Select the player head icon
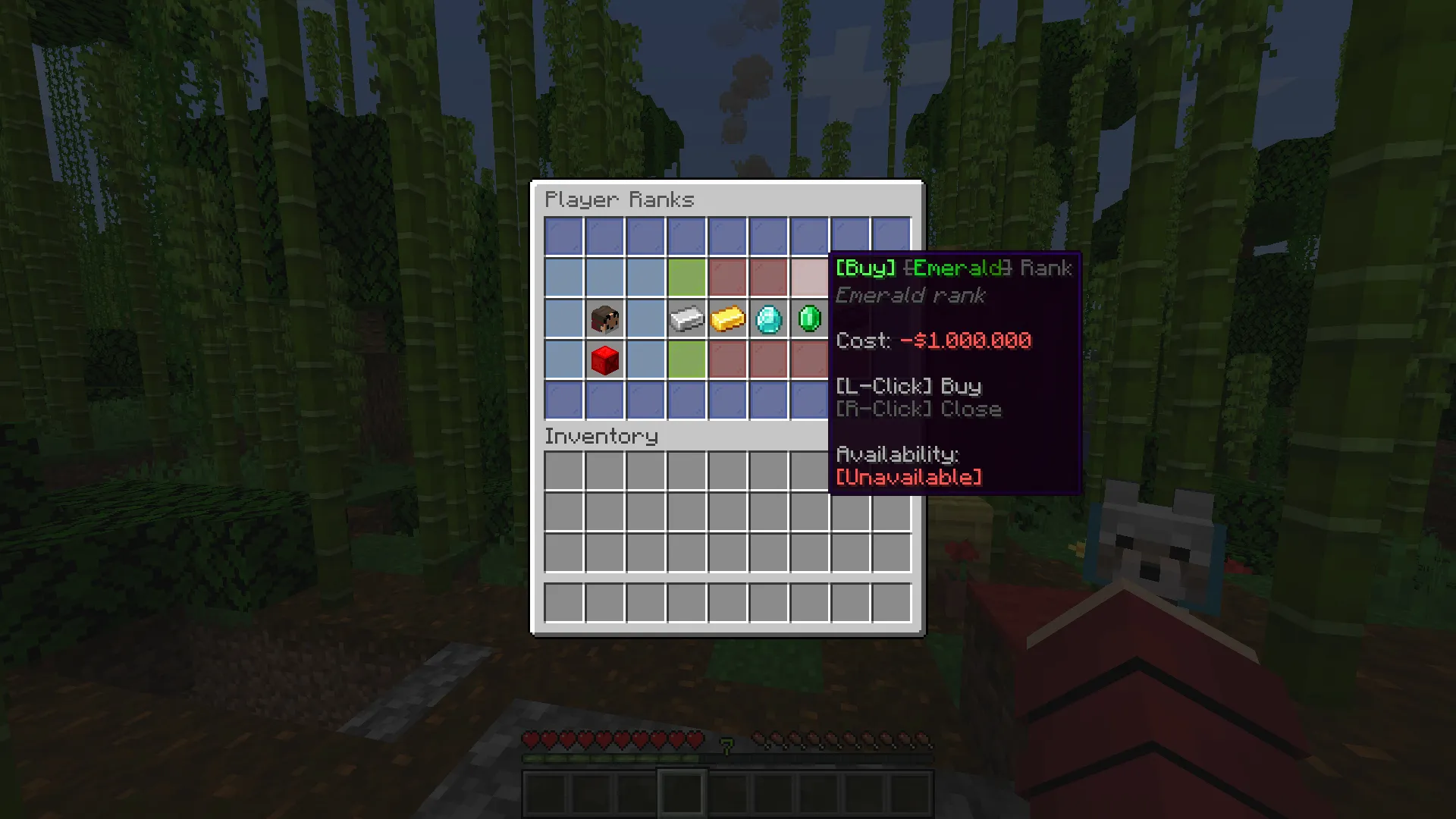Image resolution: width=1456 pixels, height=819 pixels. pyautogui.click(x=604, y=318)
